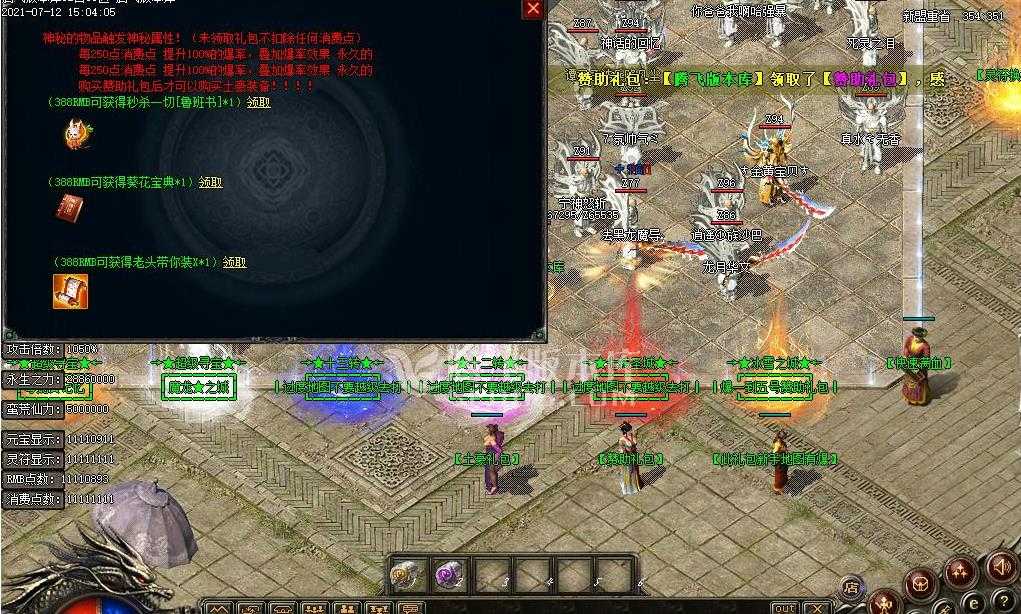This screenshot has height=614, width=1021.
Task: Open the bag box icon
Action: (921, 582)
